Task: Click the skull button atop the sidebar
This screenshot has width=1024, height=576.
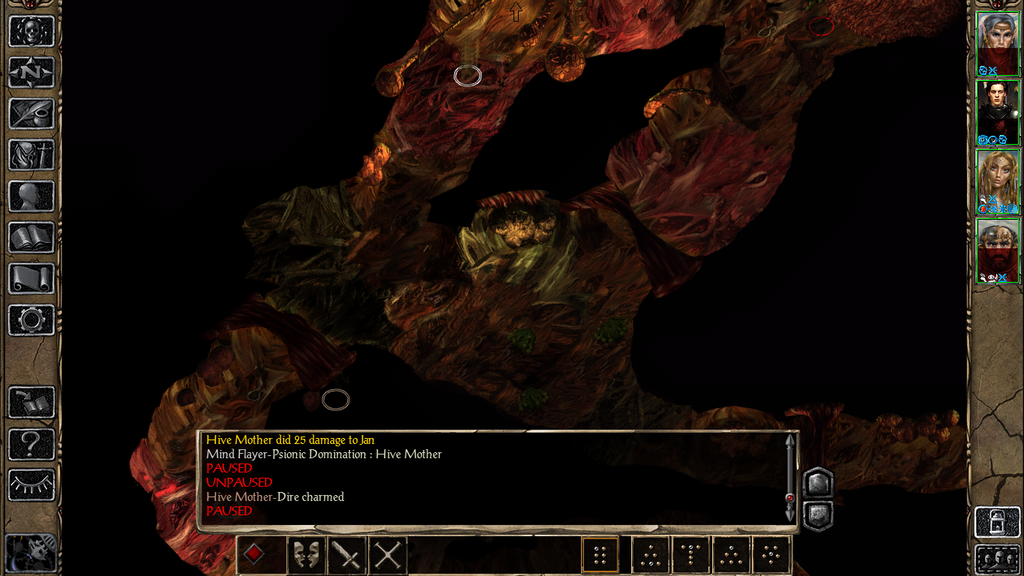Action: click(x=31, y=31)
